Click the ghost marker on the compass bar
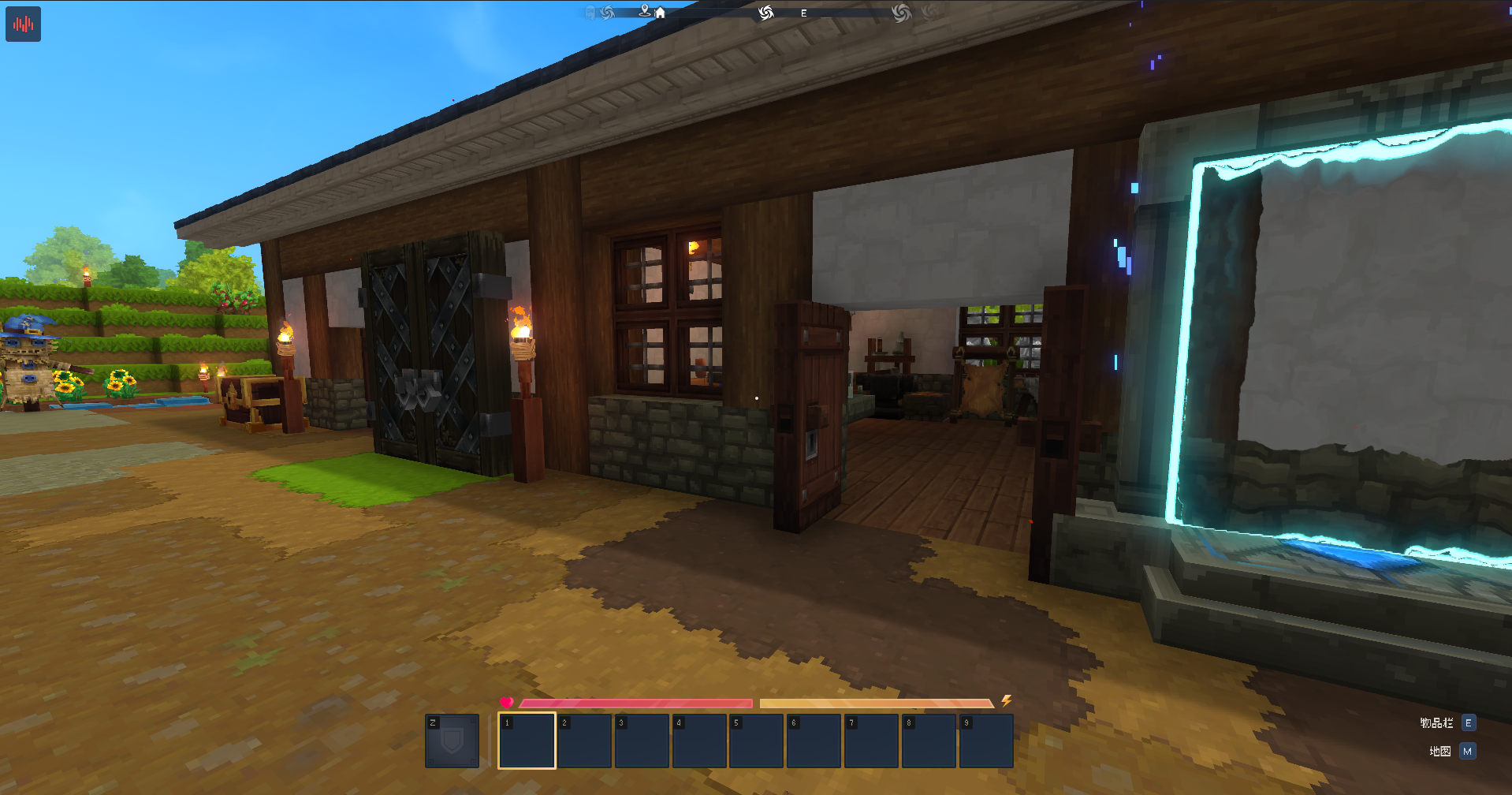 click(x=590, y=13)
